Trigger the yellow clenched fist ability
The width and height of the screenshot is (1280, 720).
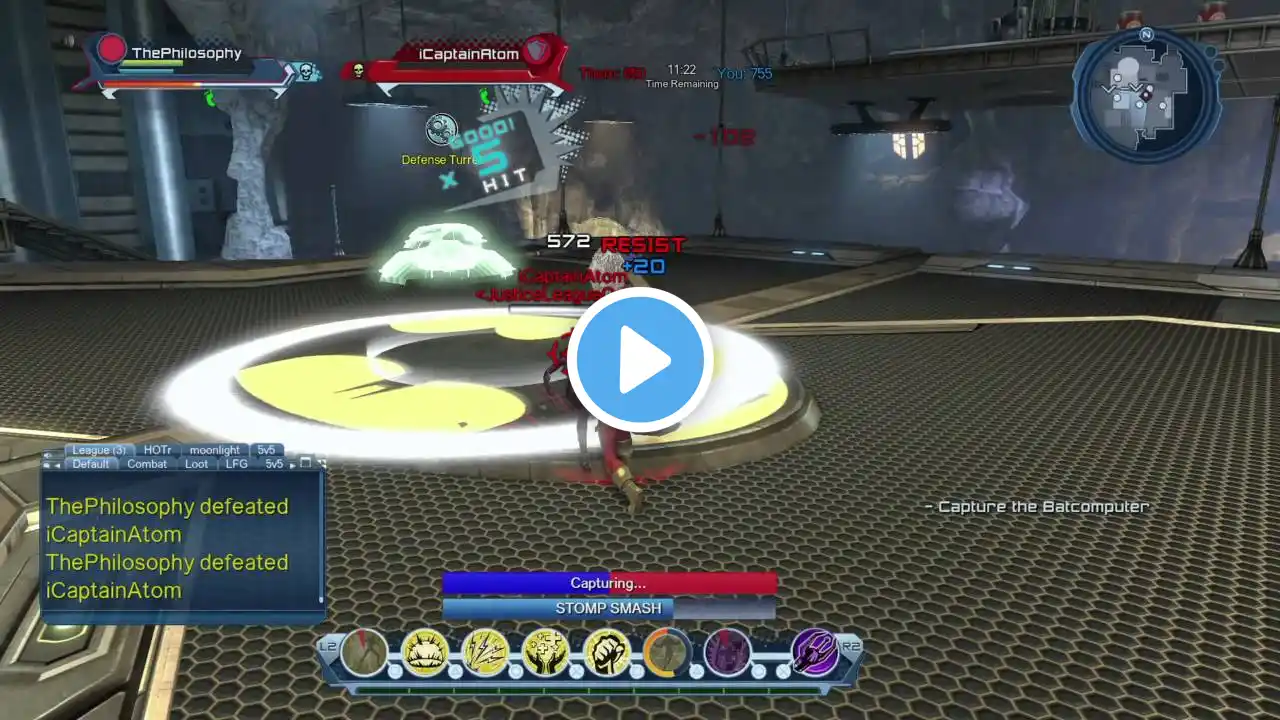click(606, 653)
